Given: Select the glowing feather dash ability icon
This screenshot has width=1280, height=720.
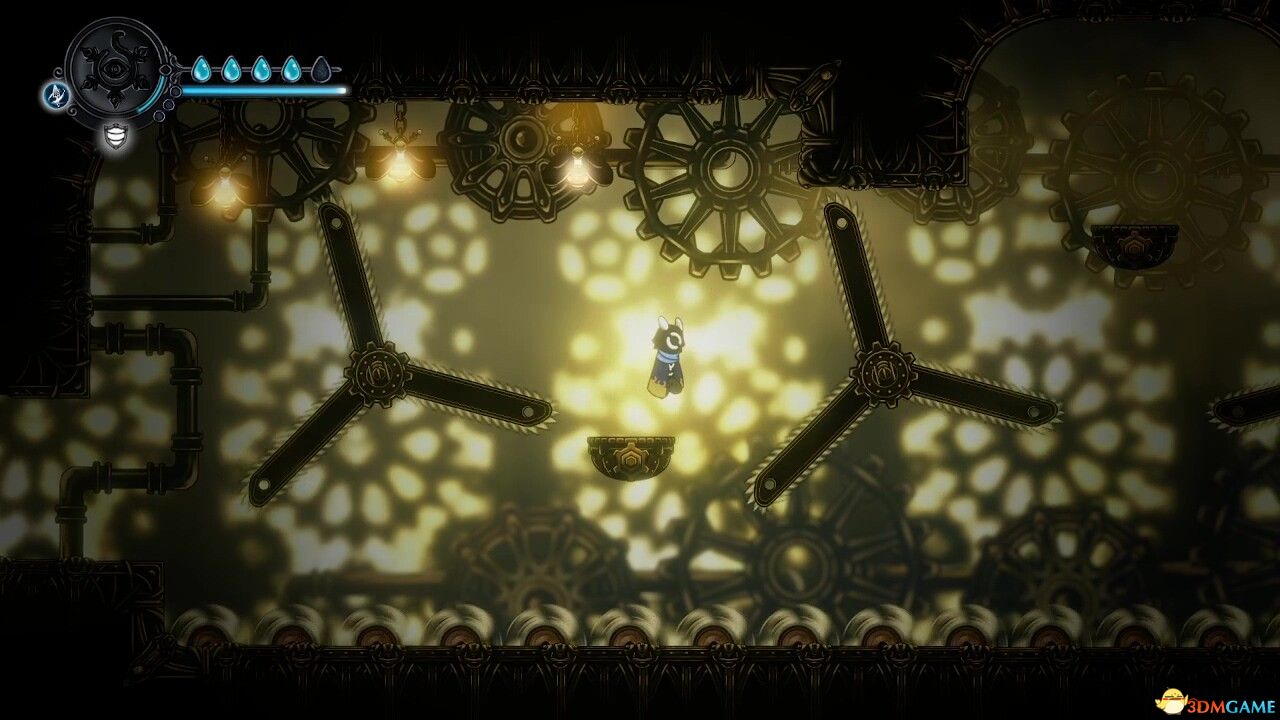Looking at the screenshot, I should (55, 94).
